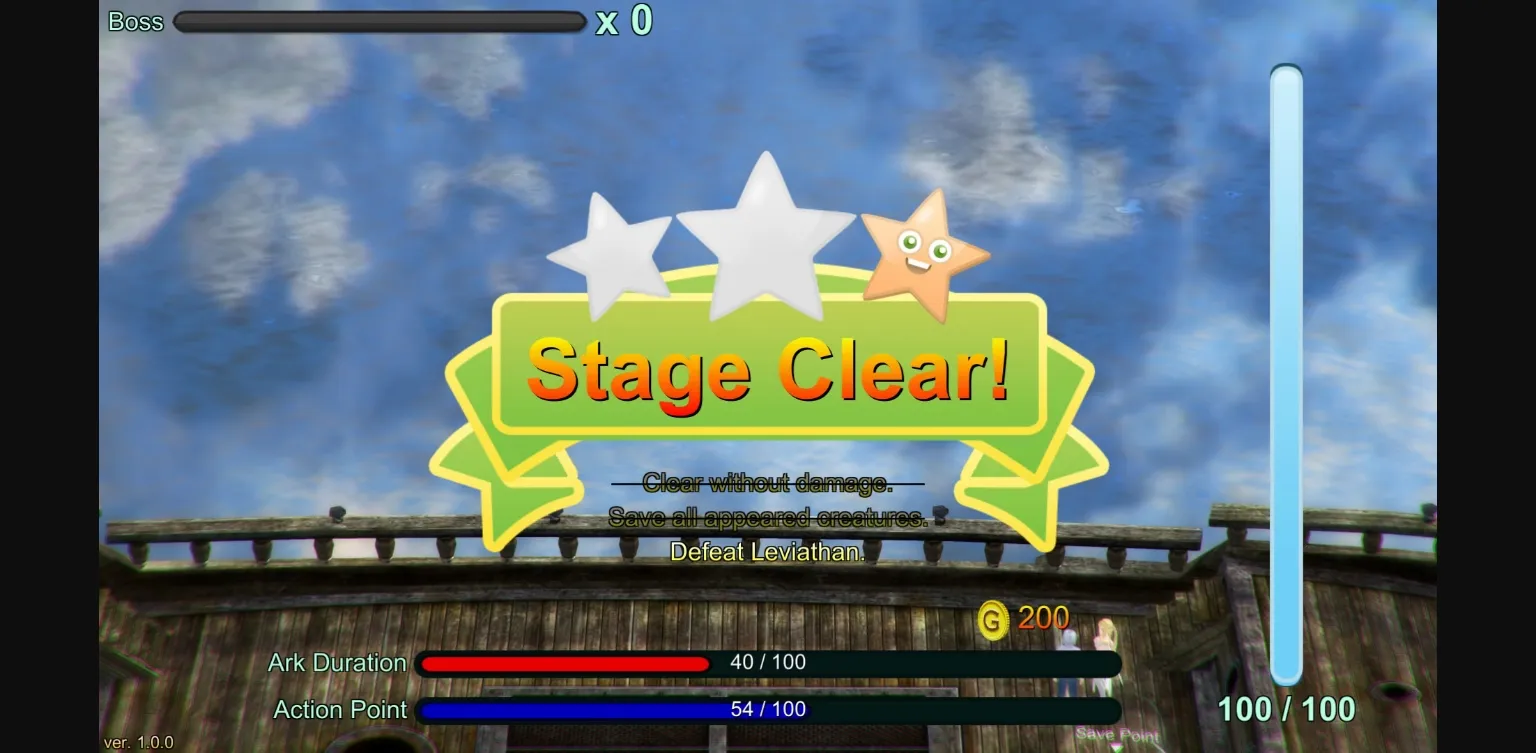Screen dimensions: 1536x753
Task: Click the leftmost gray star
Action: (x=614, y=246)
